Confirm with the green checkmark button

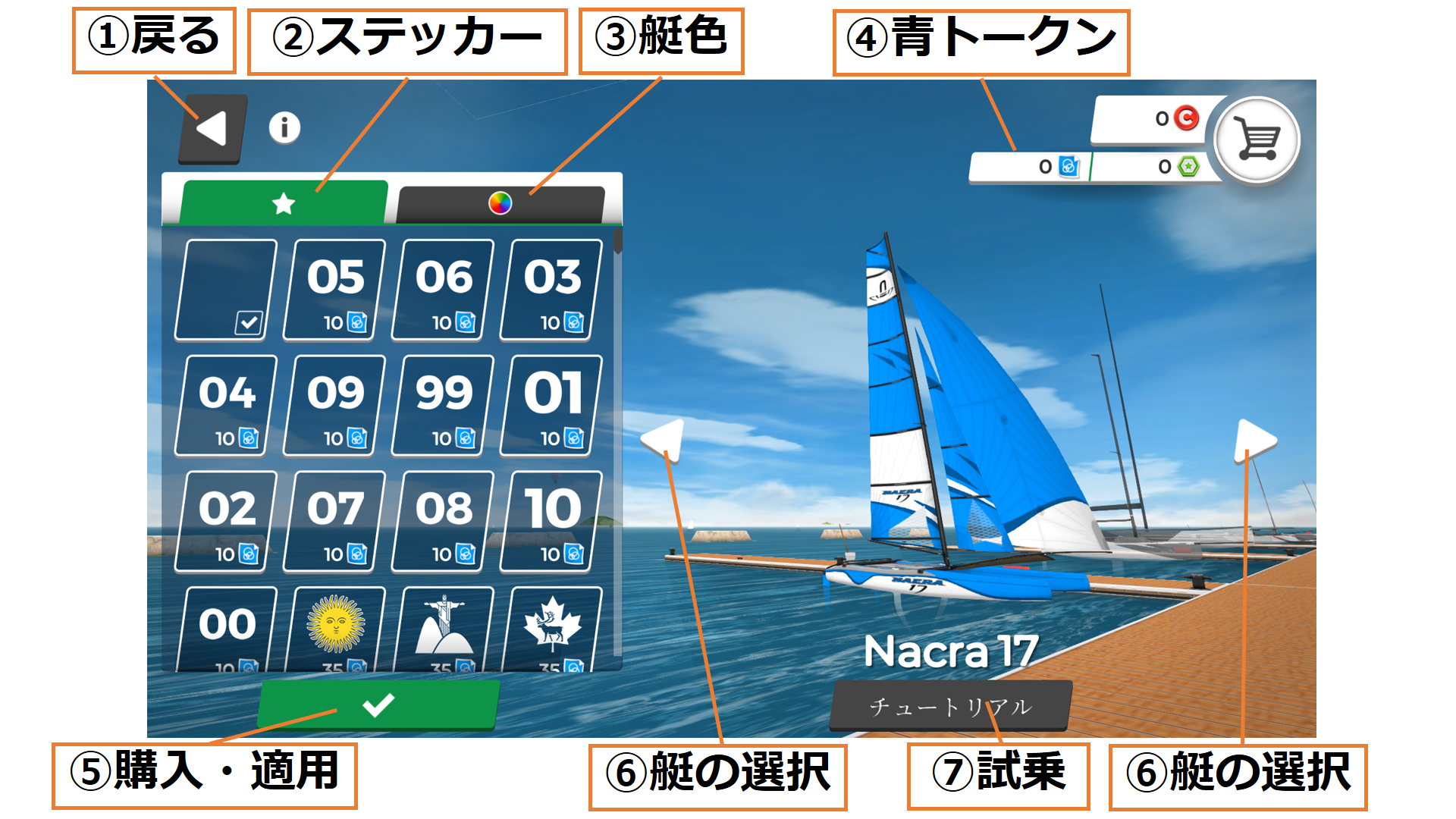click(378, 705)
